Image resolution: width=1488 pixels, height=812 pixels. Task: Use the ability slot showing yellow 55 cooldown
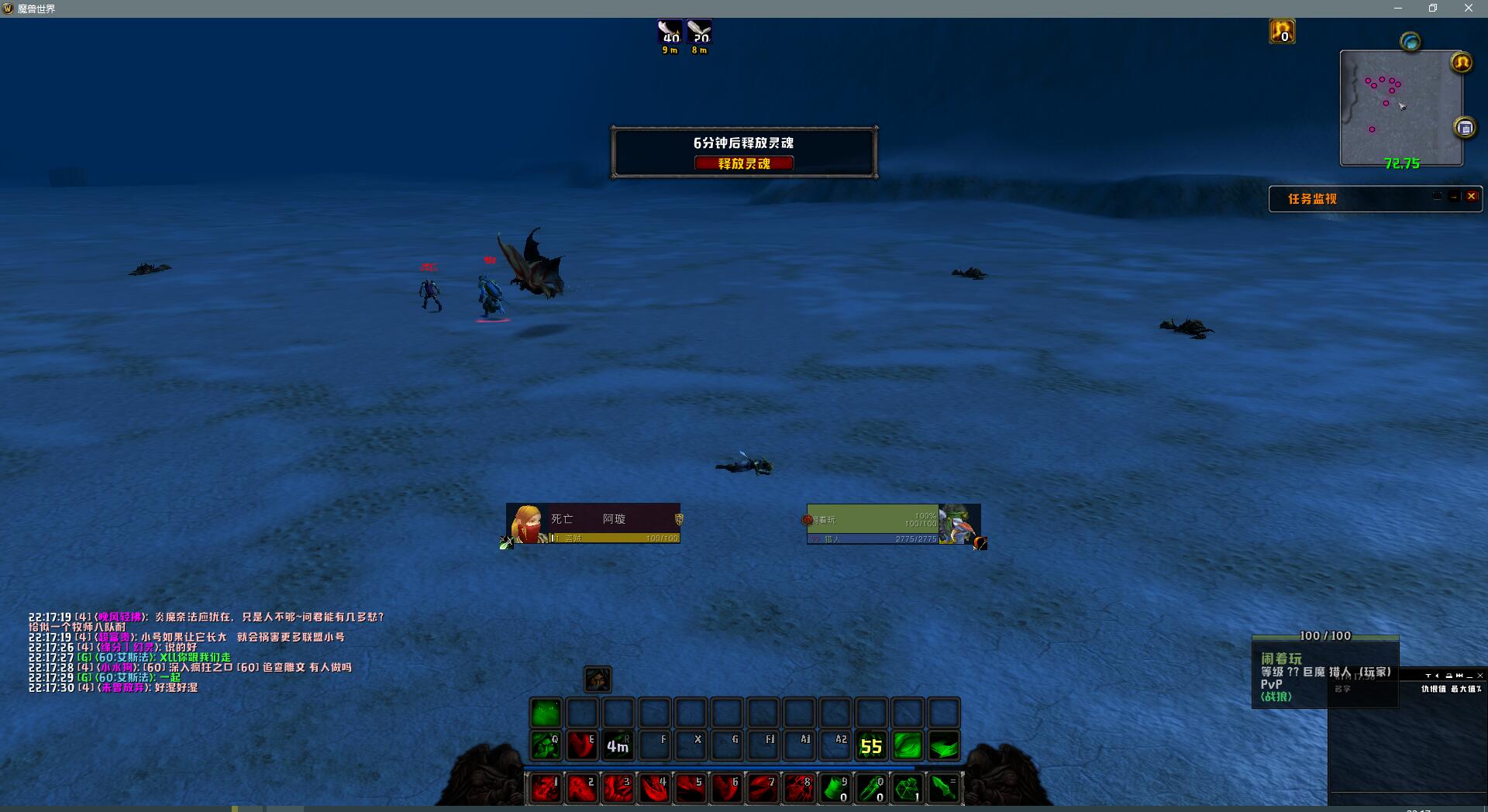pyautogui.click(x=871, y=745)
